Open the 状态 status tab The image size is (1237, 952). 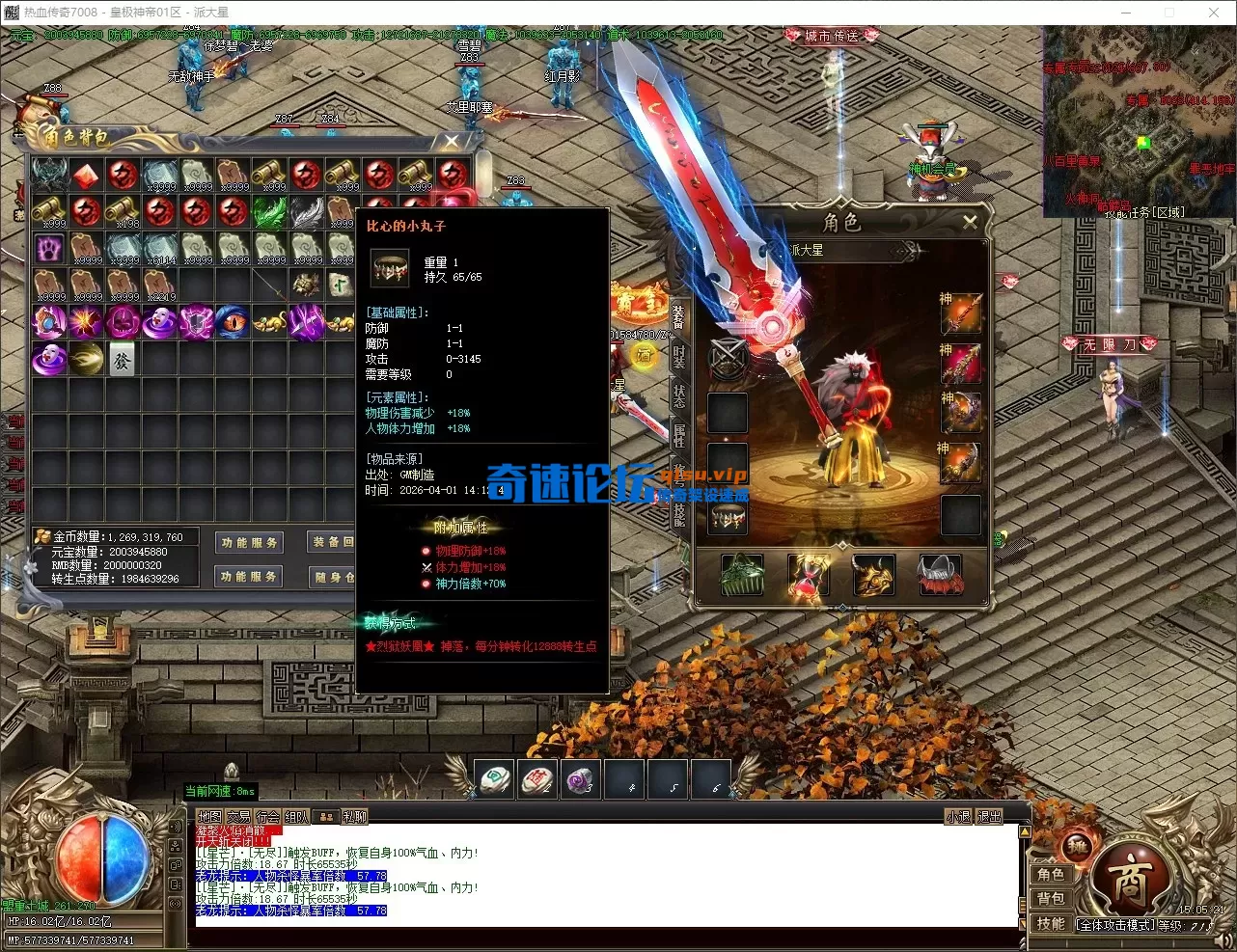click(x=679, y=395)
